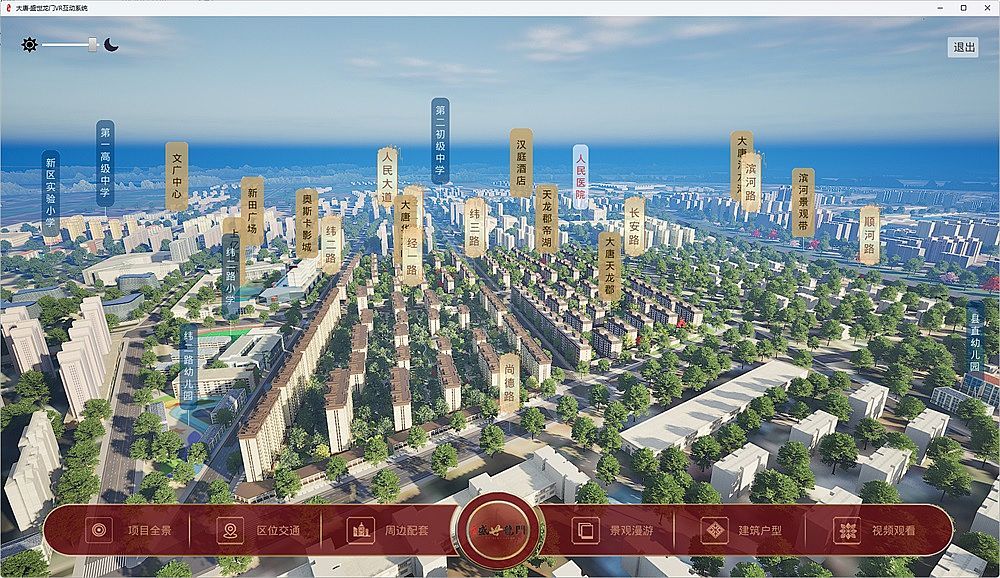
Task: Choose the 文广中心 location label
Action: coord(177,175)
